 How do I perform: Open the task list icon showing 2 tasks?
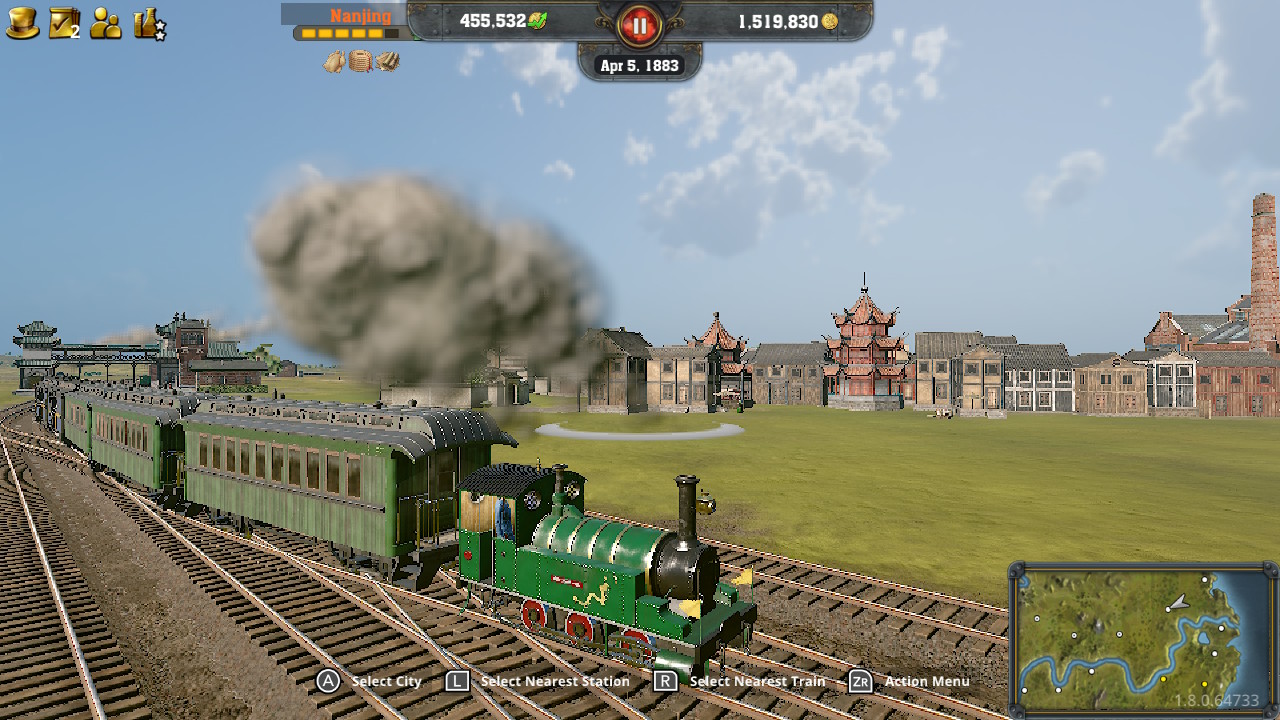click(x=62, y=22)
